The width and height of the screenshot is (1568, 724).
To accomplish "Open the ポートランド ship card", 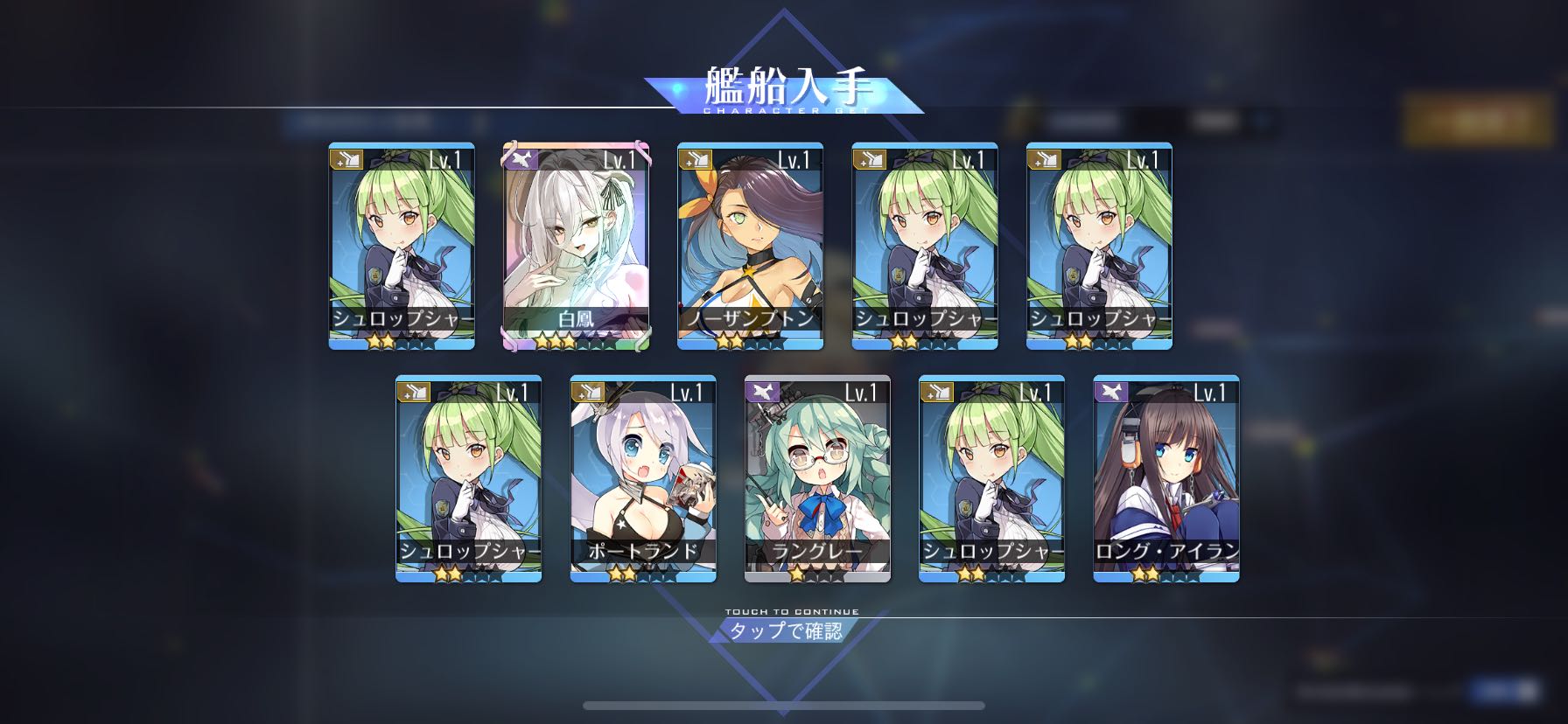I will coord(643,478).
